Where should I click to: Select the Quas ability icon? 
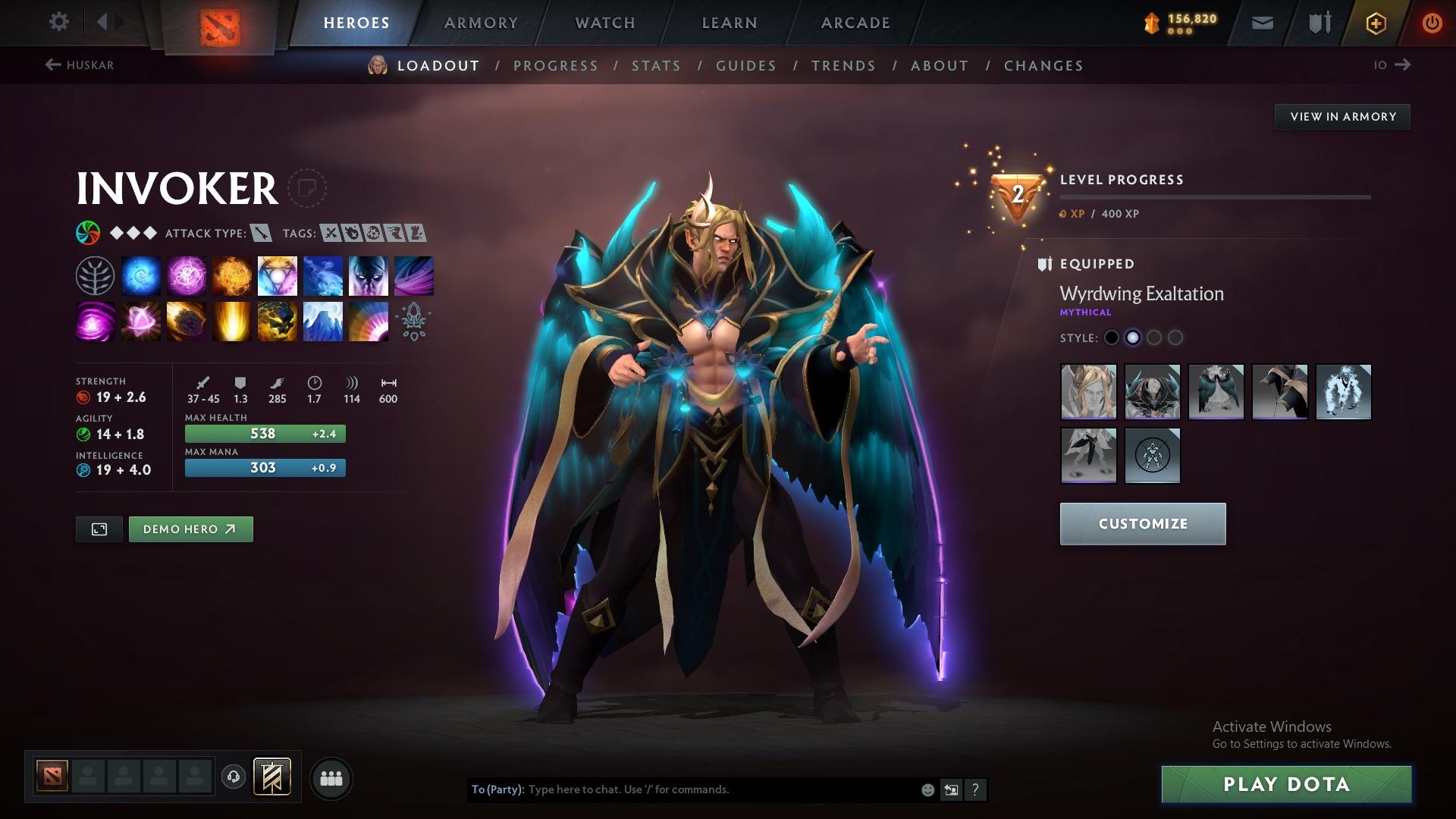click(140, 275)
